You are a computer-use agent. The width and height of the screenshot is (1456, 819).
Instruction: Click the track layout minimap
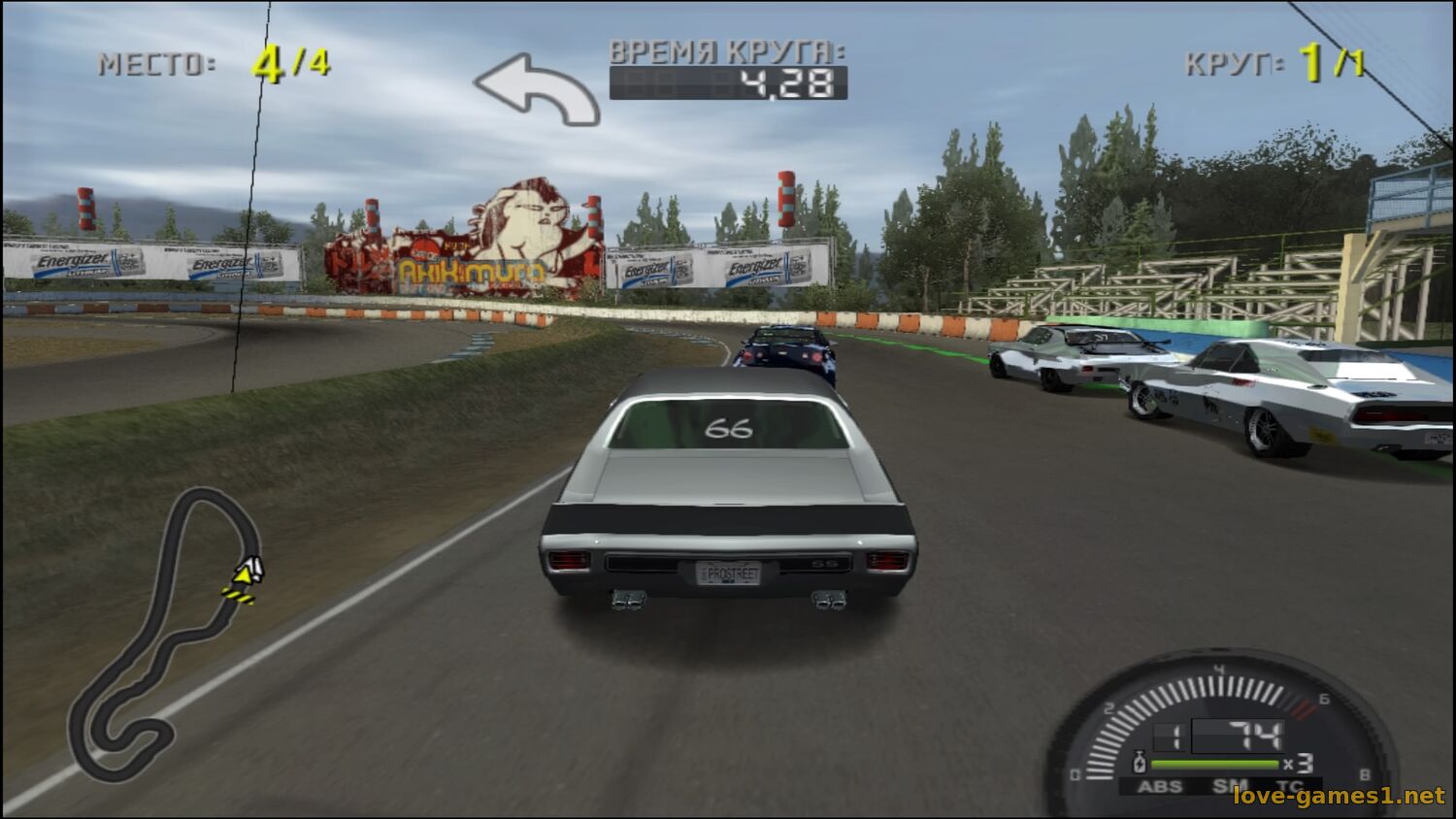[160, 631]
